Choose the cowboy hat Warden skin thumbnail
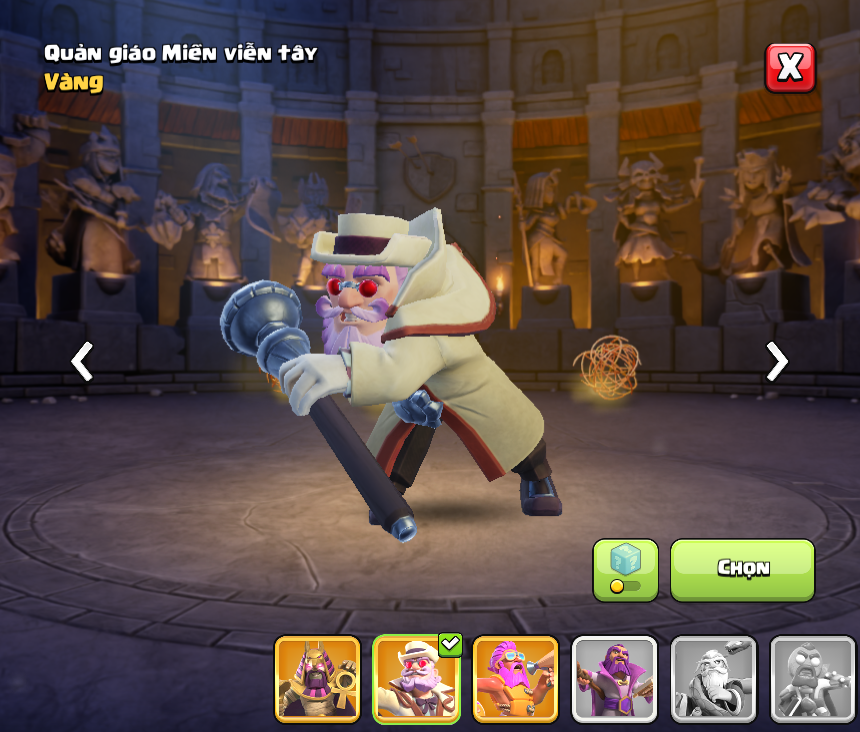 (416, 678)
